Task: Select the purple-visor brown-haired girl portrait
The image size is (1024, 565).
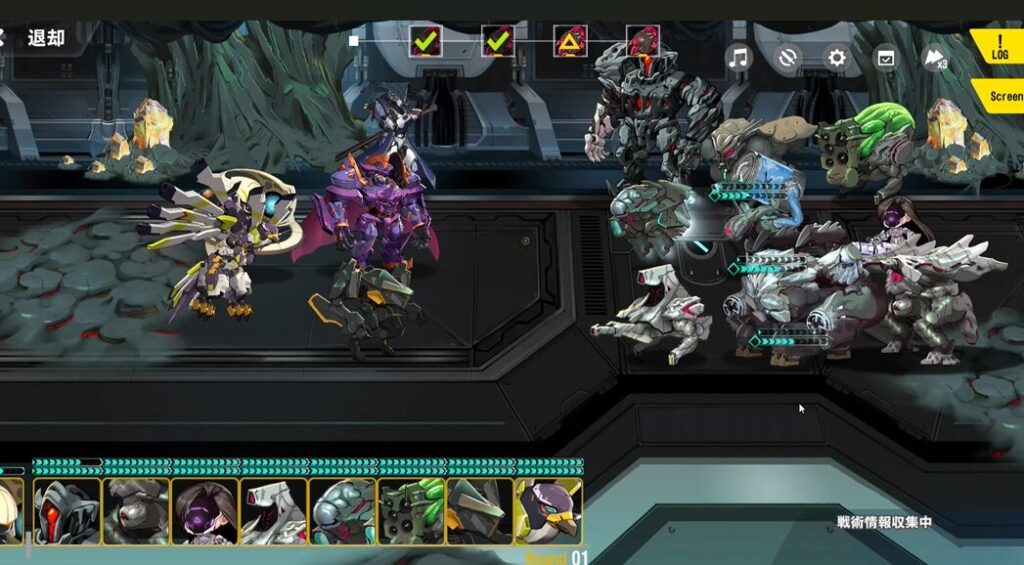Action: (205, 511)
